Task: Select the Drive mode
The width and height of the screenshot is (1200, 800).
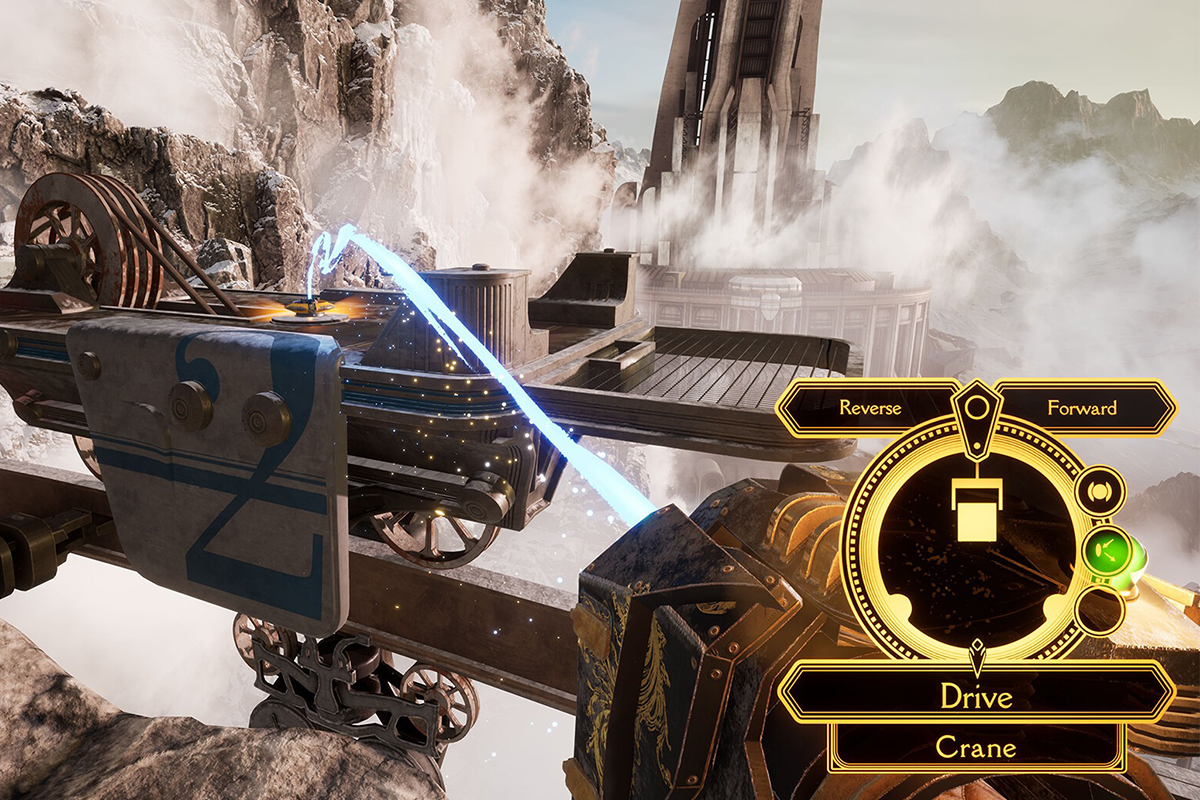Action: pyautogui.click(x=976, y=696)
